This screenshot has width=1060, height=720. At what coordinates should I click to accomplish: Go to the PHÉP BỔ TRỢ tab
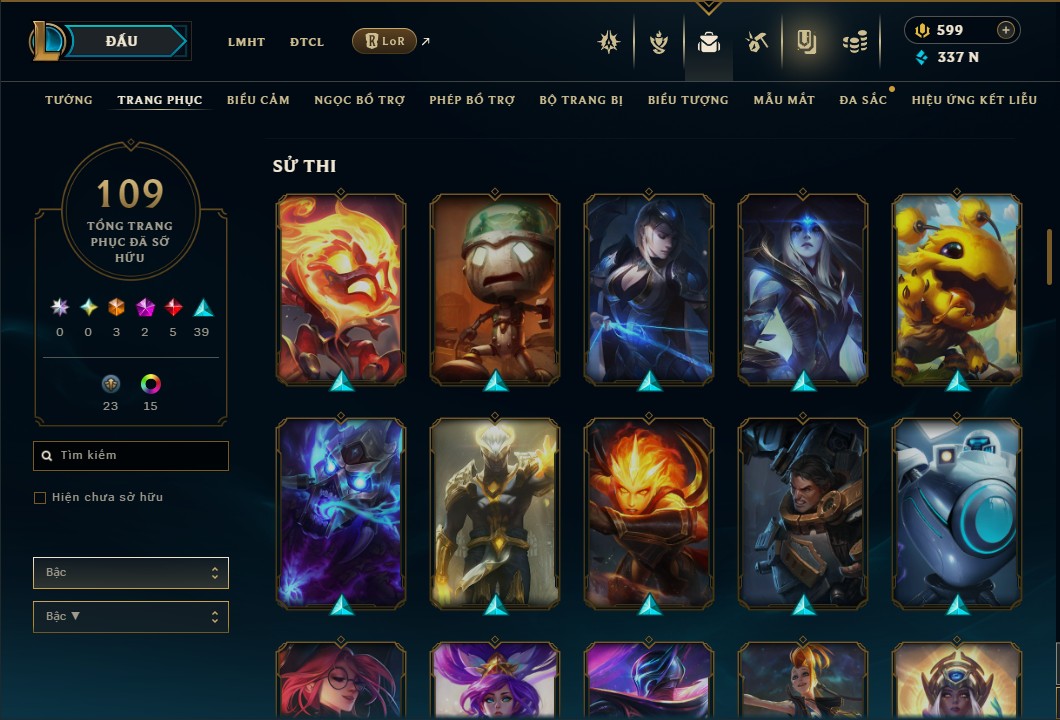tap(472, 100)
